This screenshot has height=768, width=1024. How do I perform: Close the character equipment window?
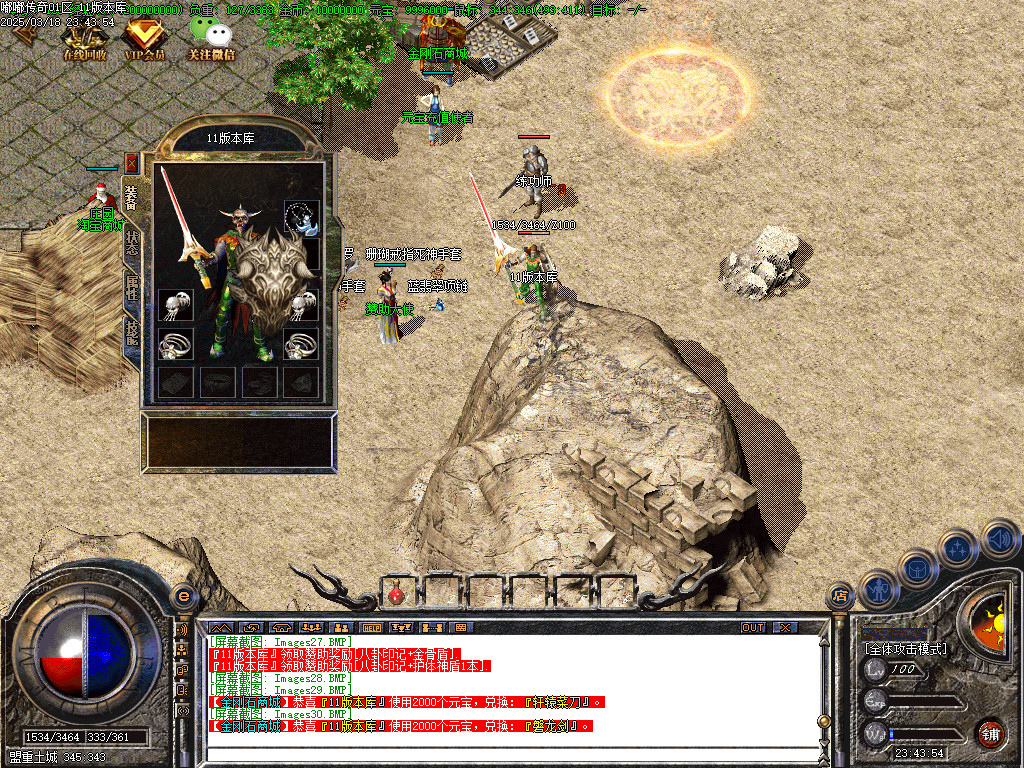point(131,163)
